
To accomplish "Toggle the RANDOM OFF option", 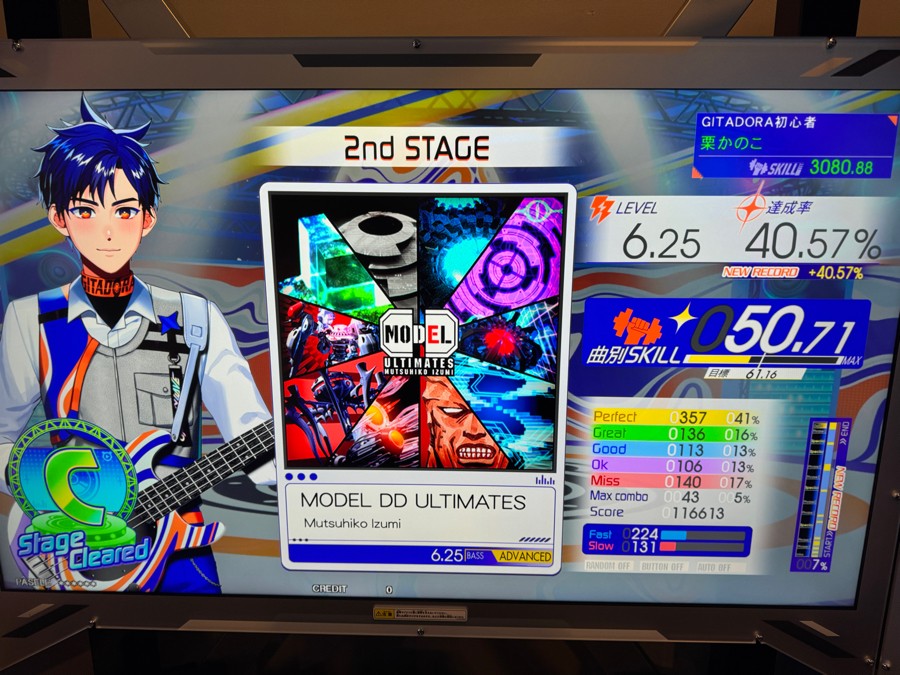I will [x=610, y=566].
